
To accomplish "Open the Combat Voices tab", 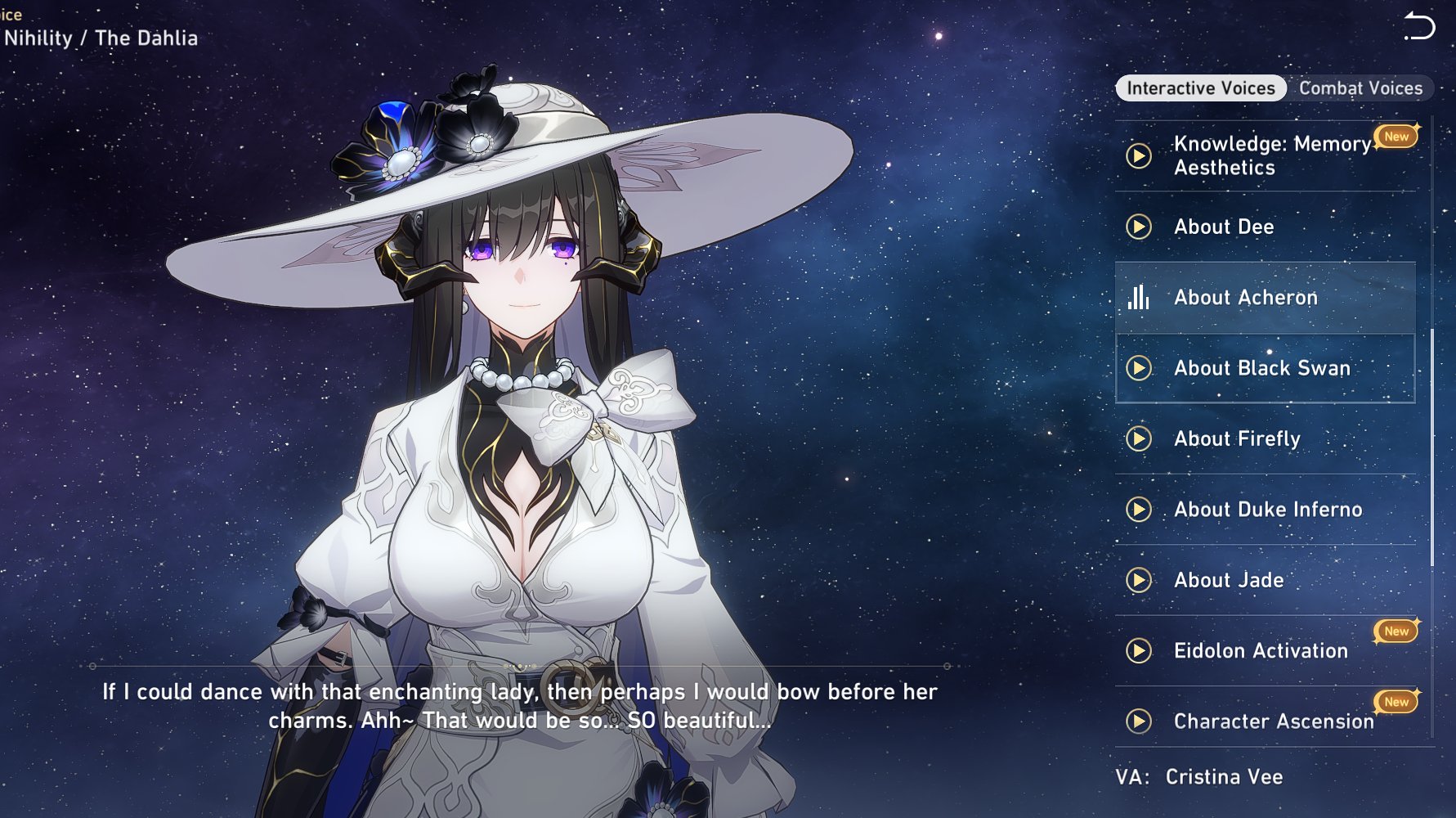I will [1360, 88].
